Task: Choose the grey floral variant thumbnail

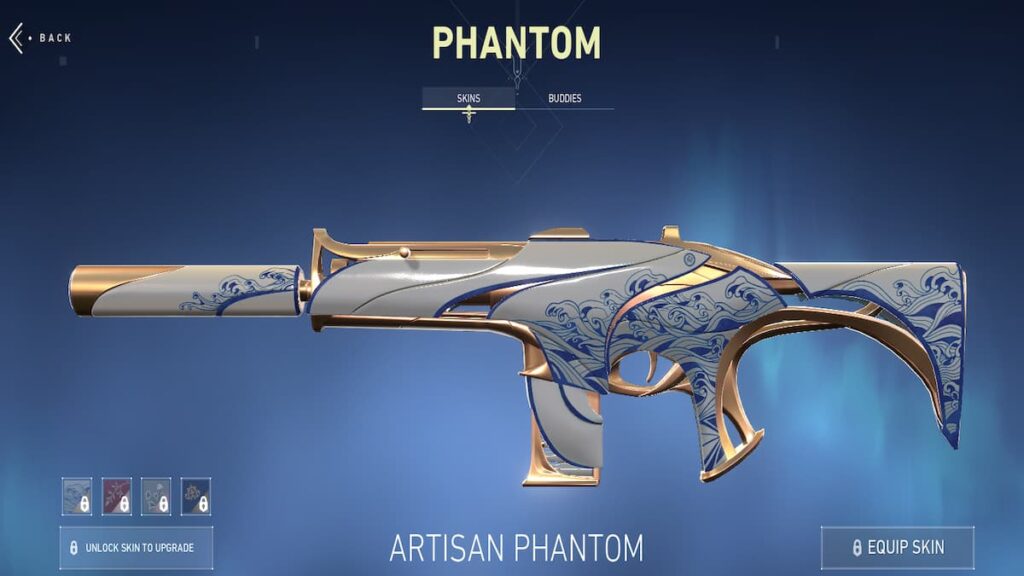Action: click(x=156, y=496)
